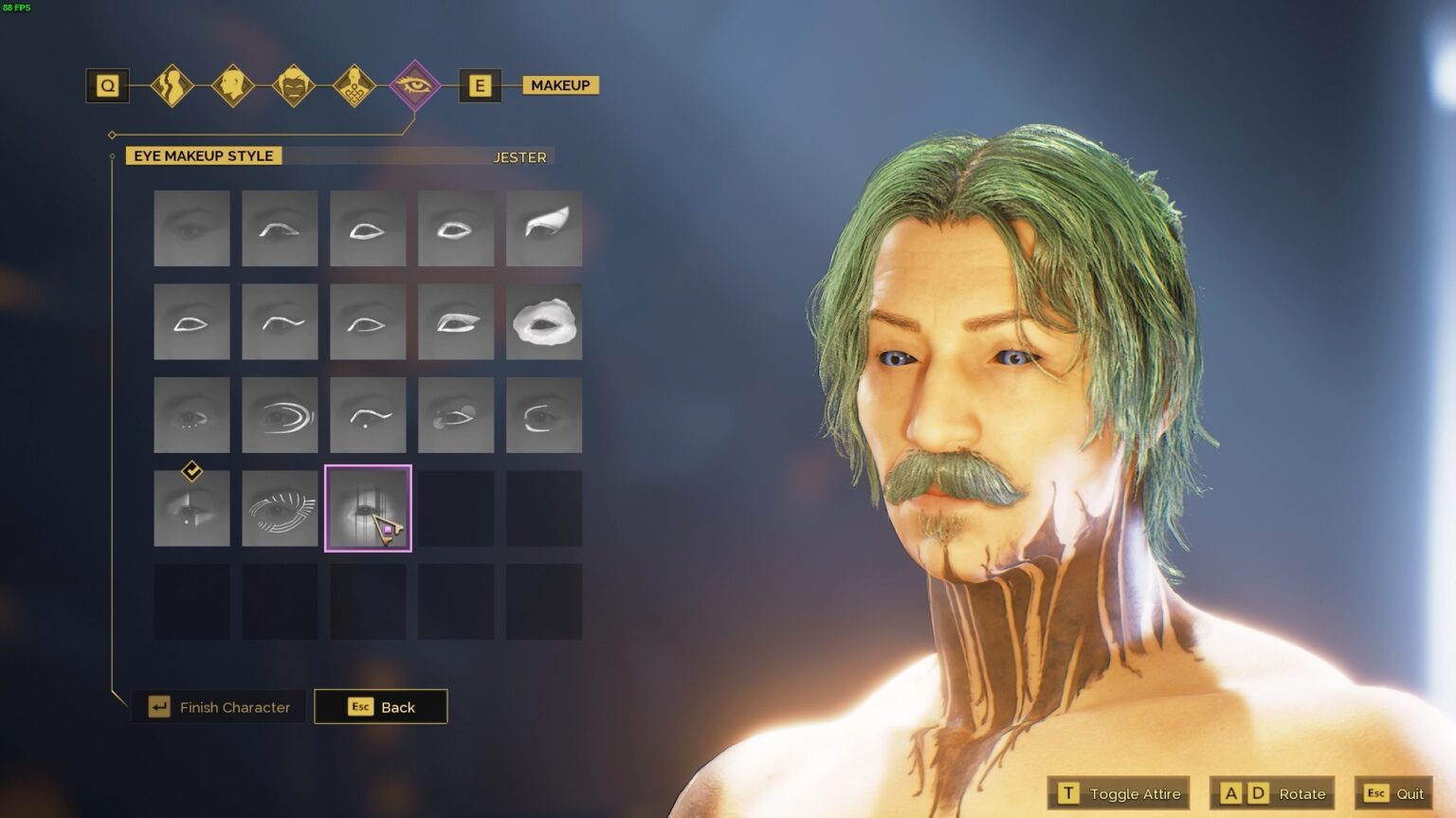Click the Enter key icon beside Finish Character
This screenshot has height=818, width=1456.
157,706
